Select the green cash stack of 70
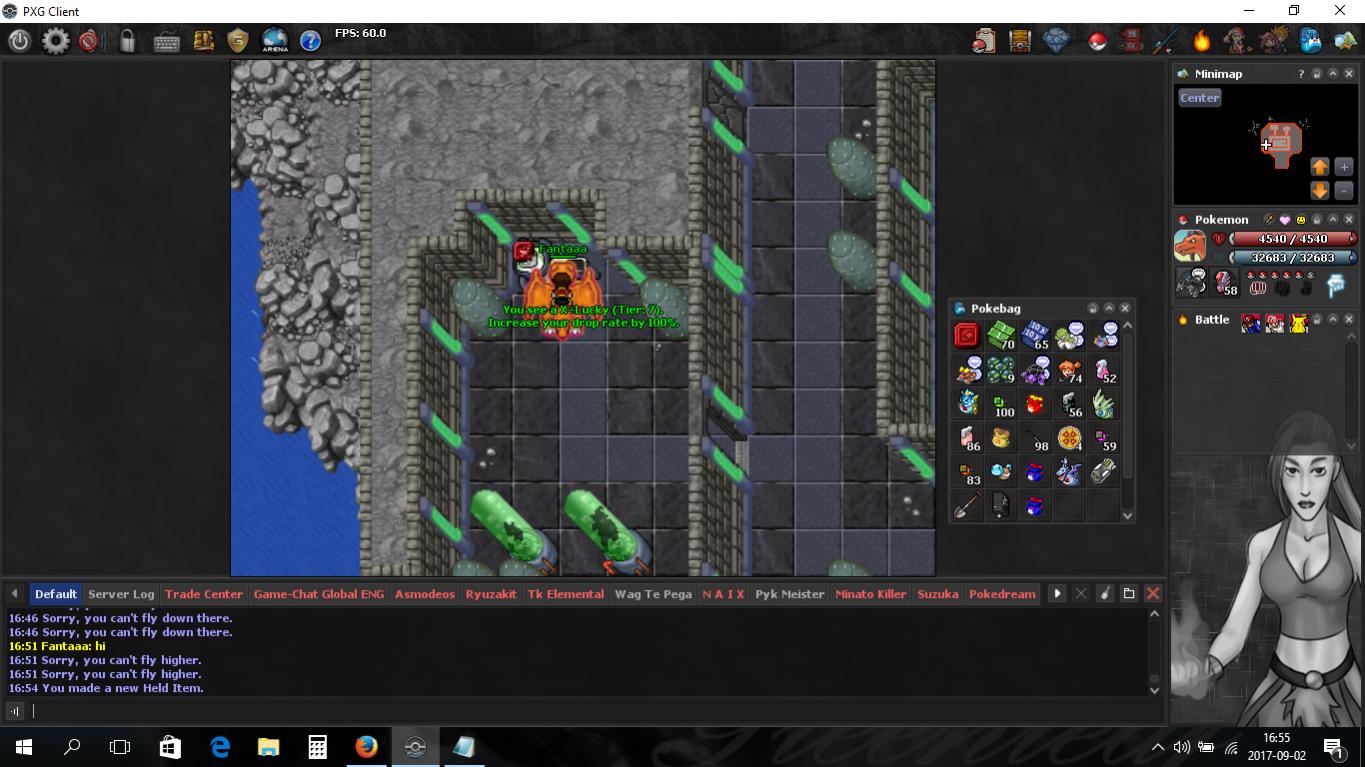The image size is (1365, 767). 1001,336
